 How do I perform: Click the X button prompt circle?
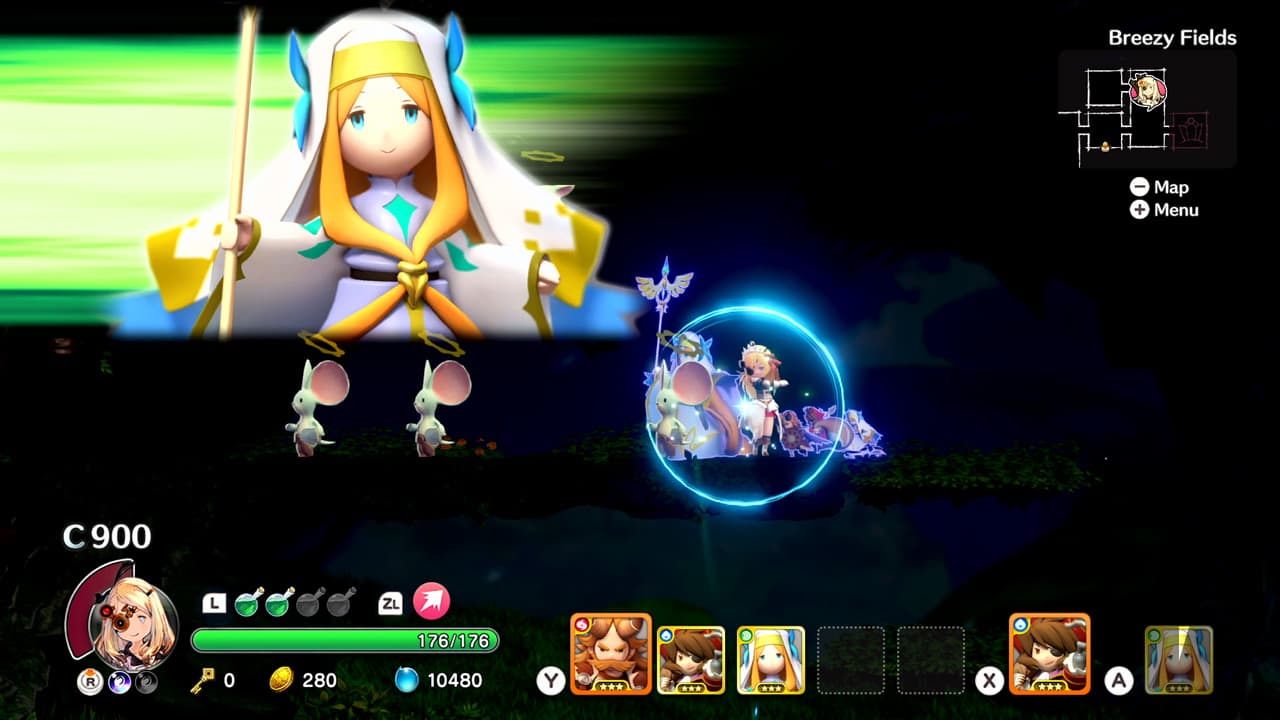coord(989,680)
